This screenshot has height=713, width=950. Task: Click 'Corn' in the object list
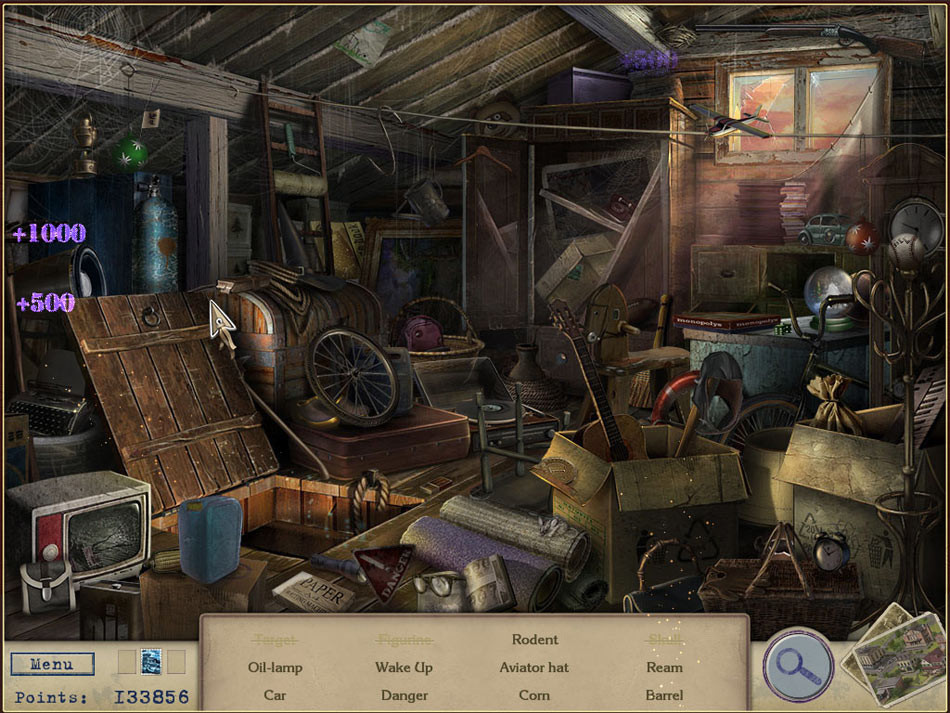pyautogui.click(x=534, y=695)
